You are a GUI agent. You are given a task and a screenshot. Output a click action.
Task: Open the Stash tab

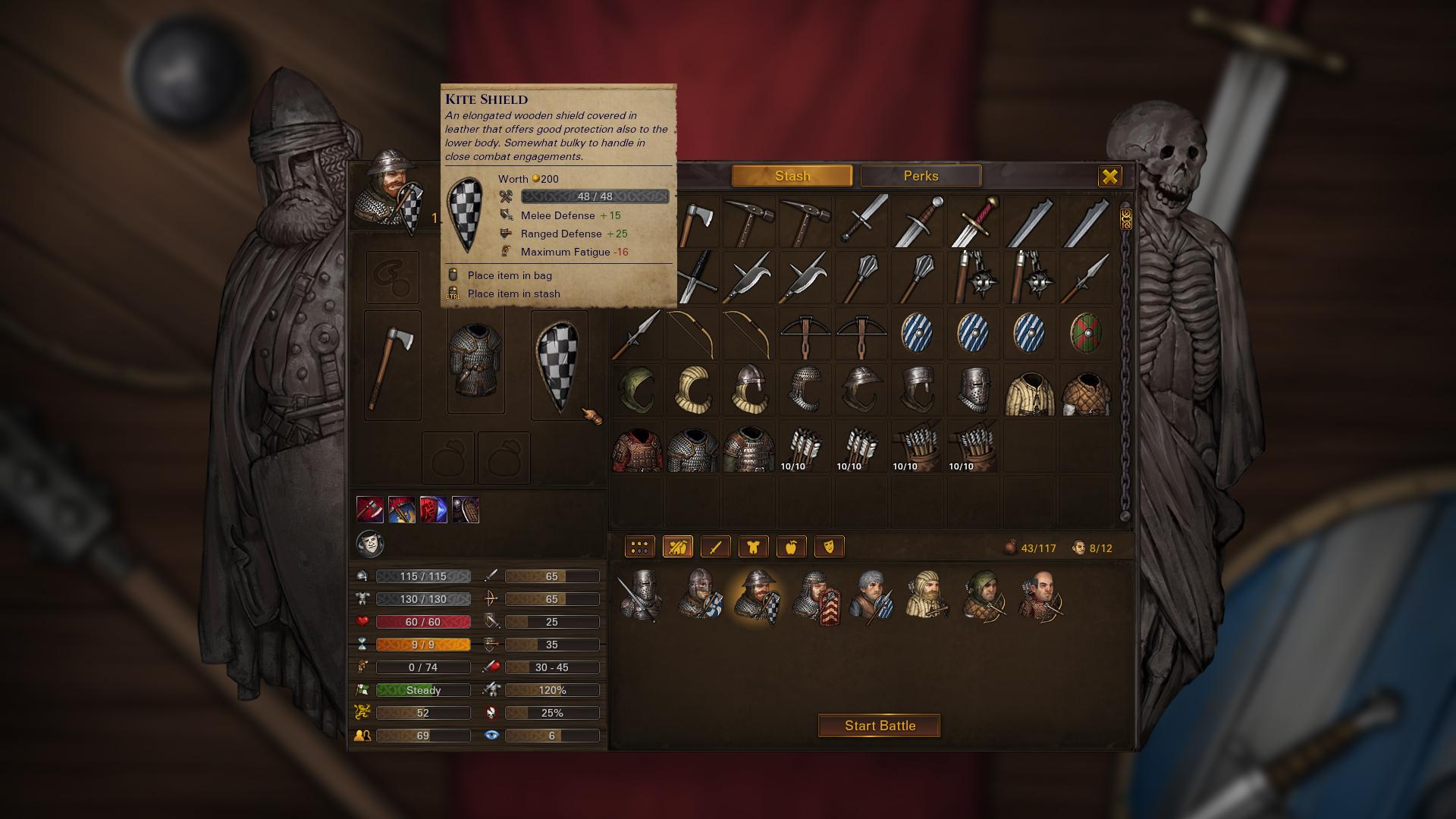tap(792, 175)
